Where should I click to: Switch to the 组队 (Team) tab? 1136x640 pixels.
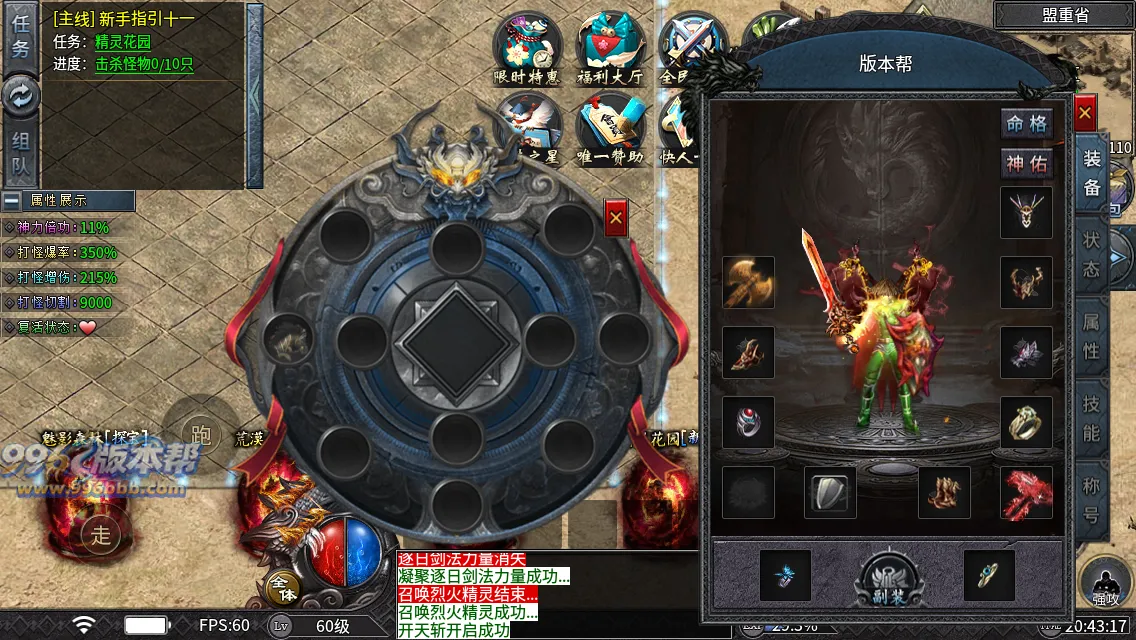tap(21, 155)
